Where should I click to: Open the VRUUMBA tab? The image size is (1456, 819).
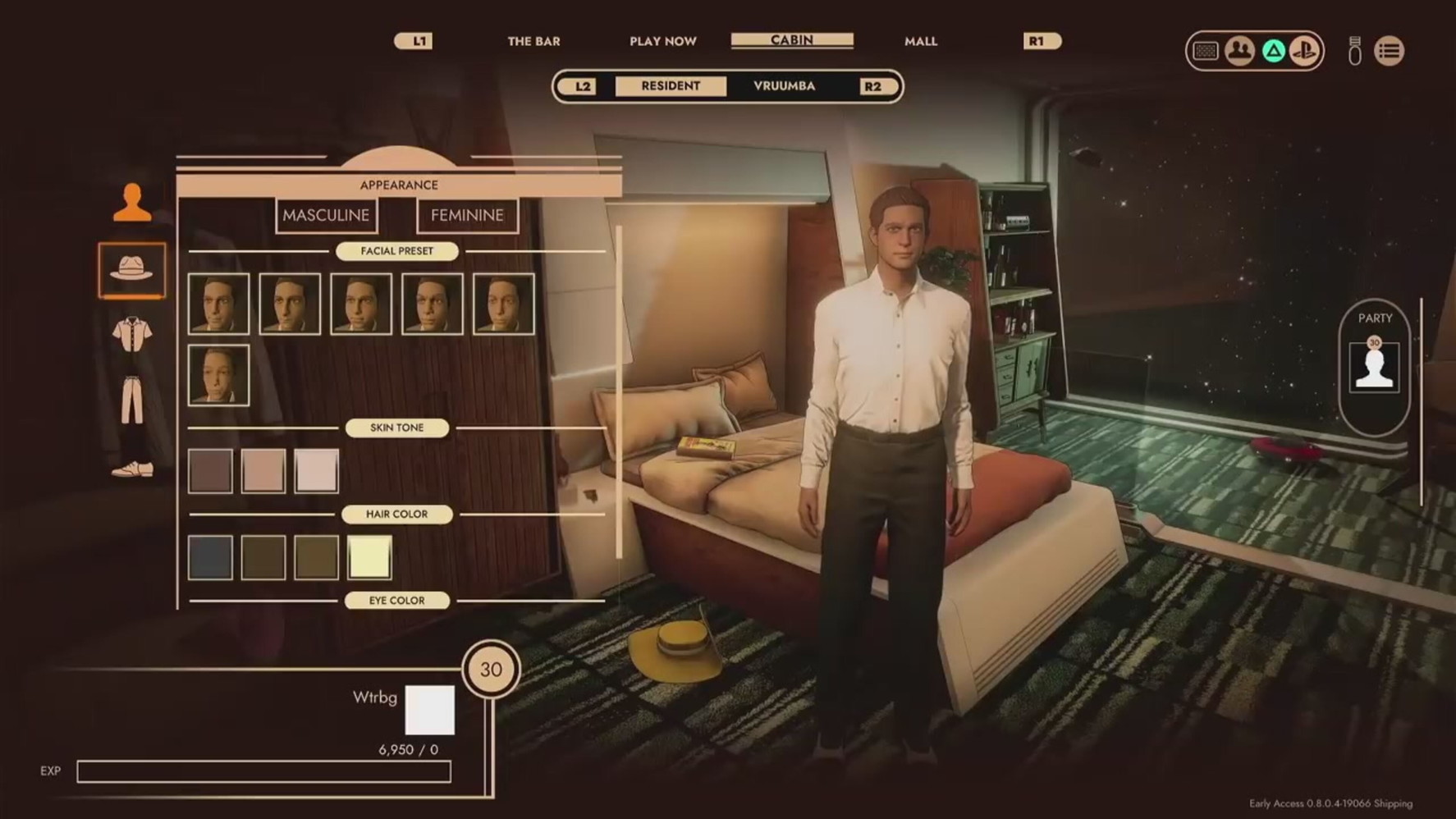[783, 85]
